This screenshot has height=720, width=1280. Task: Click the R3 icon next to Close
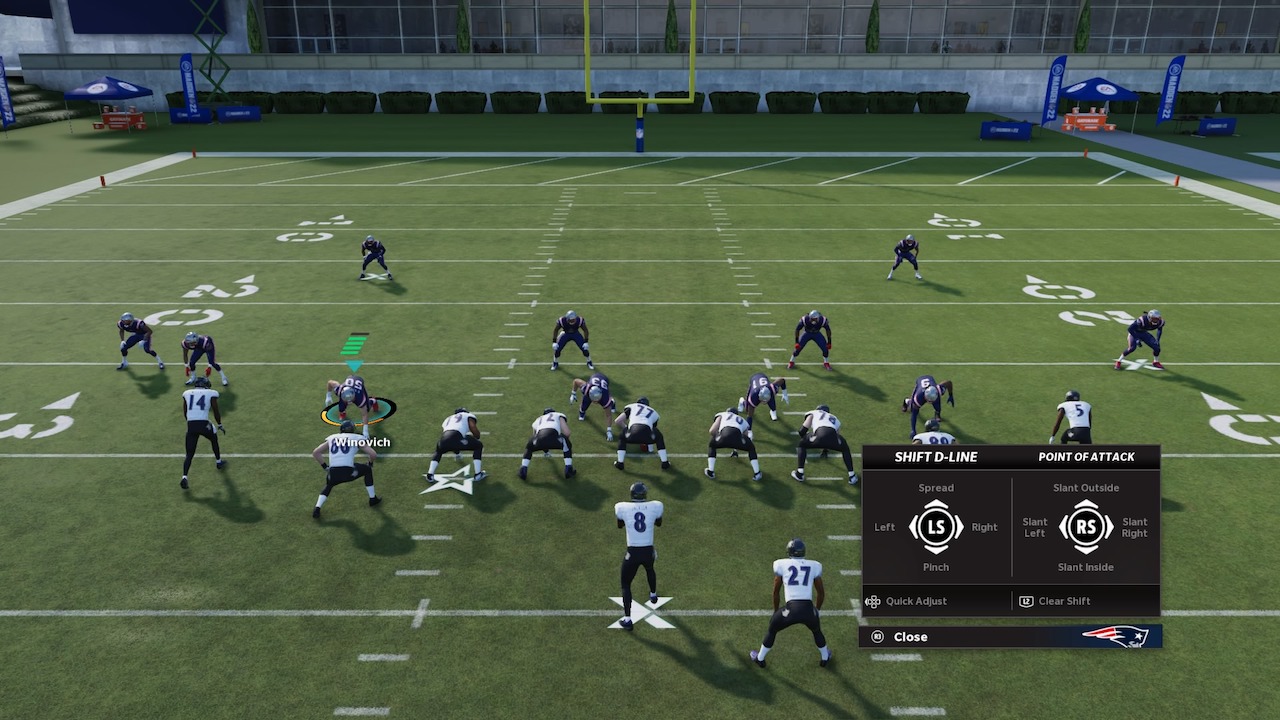(876, 636)
